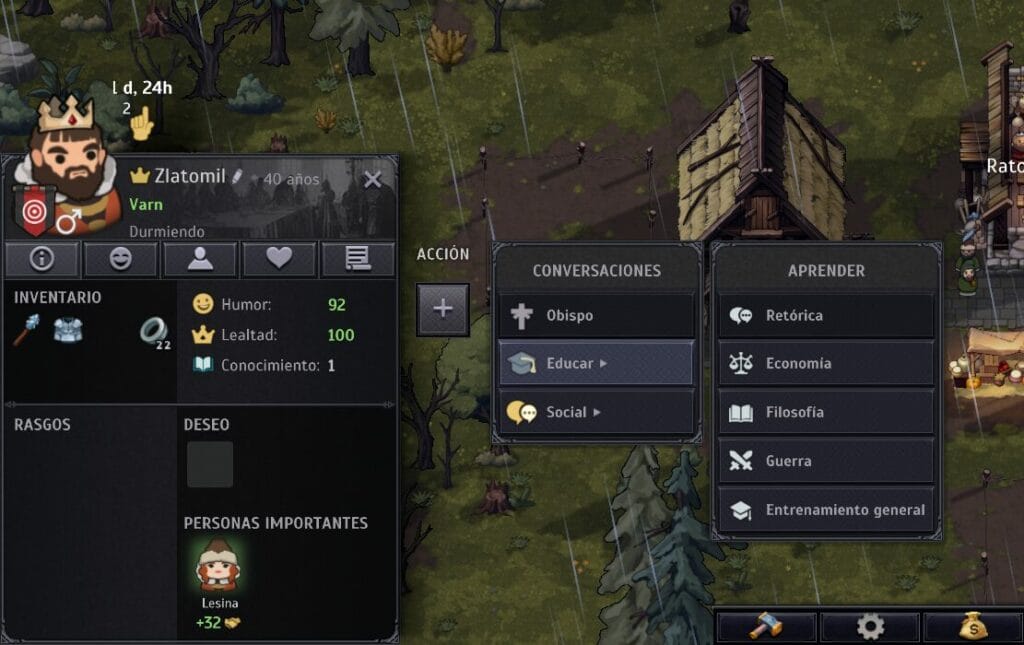Pick Filosofía in the Aprender menu
This screenshot has height=645, width=1024.
(826, 412)
